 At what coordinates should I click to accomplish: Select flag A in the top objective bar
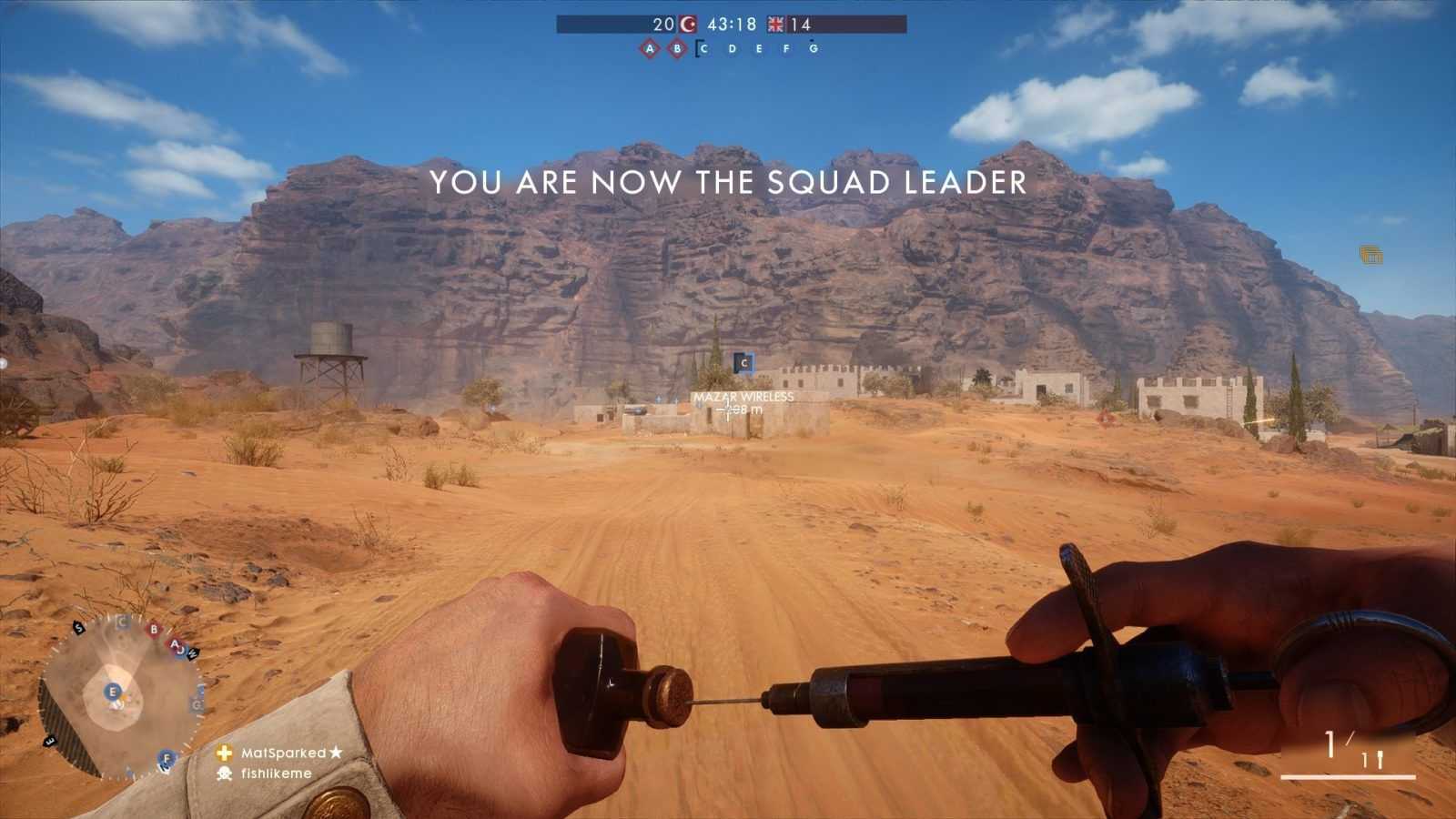649,49
